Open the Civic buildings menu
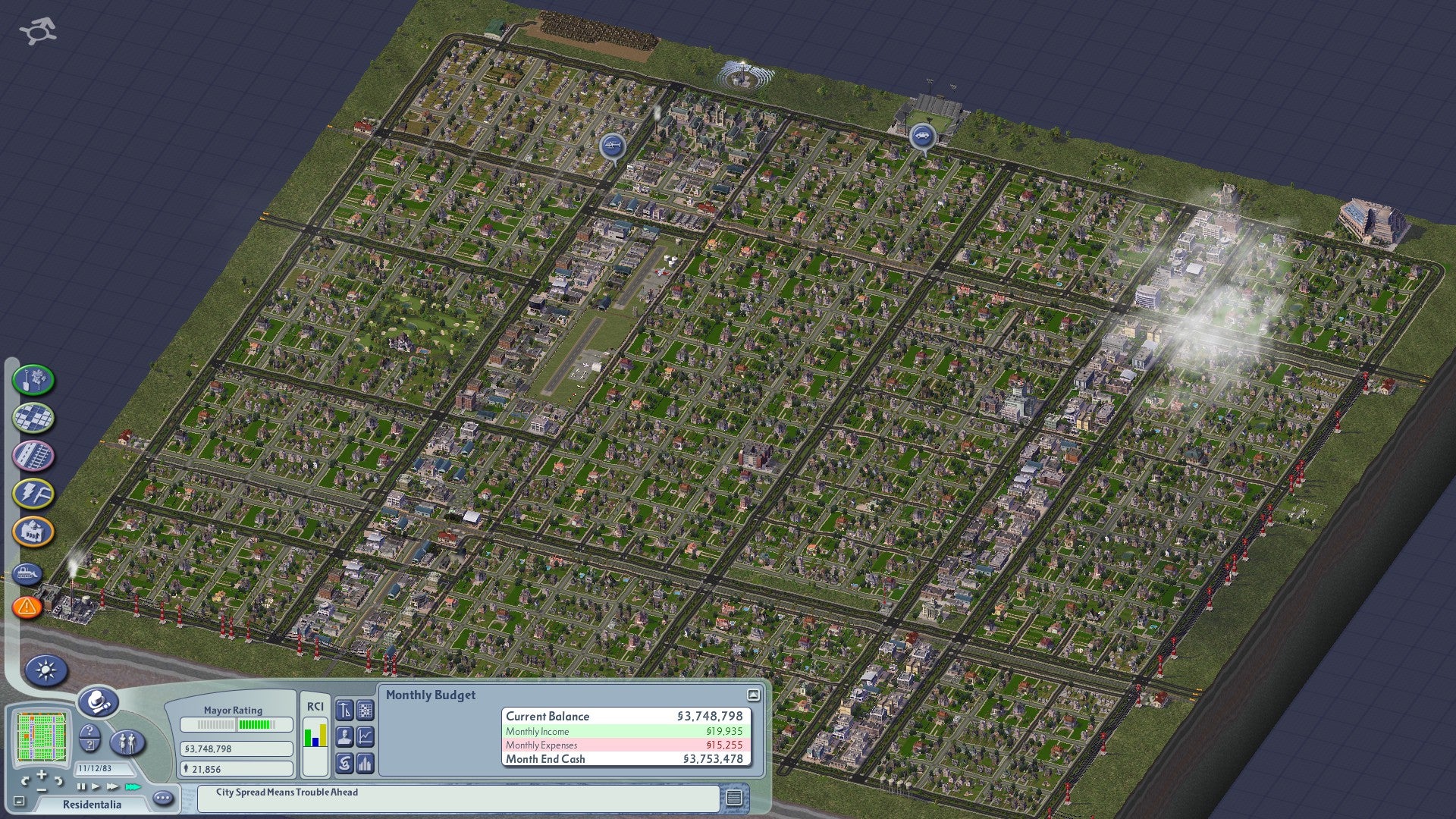The image size is (1456, 819). coord(32,531)
